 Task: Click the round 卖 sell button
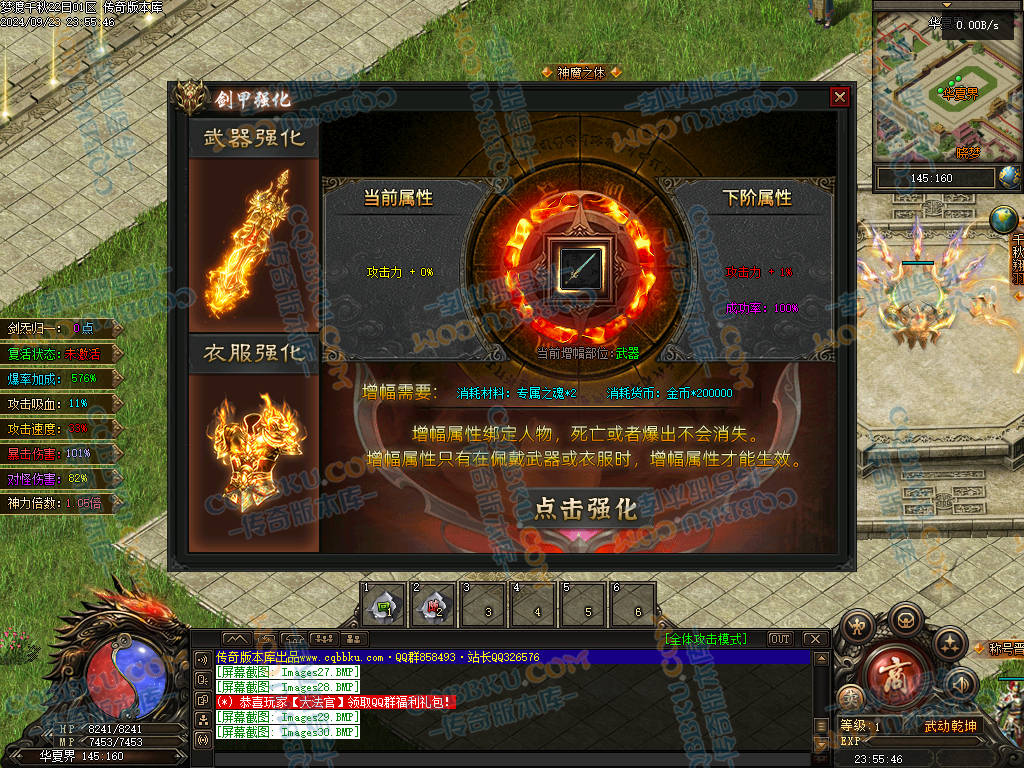[x=852, y=699]
